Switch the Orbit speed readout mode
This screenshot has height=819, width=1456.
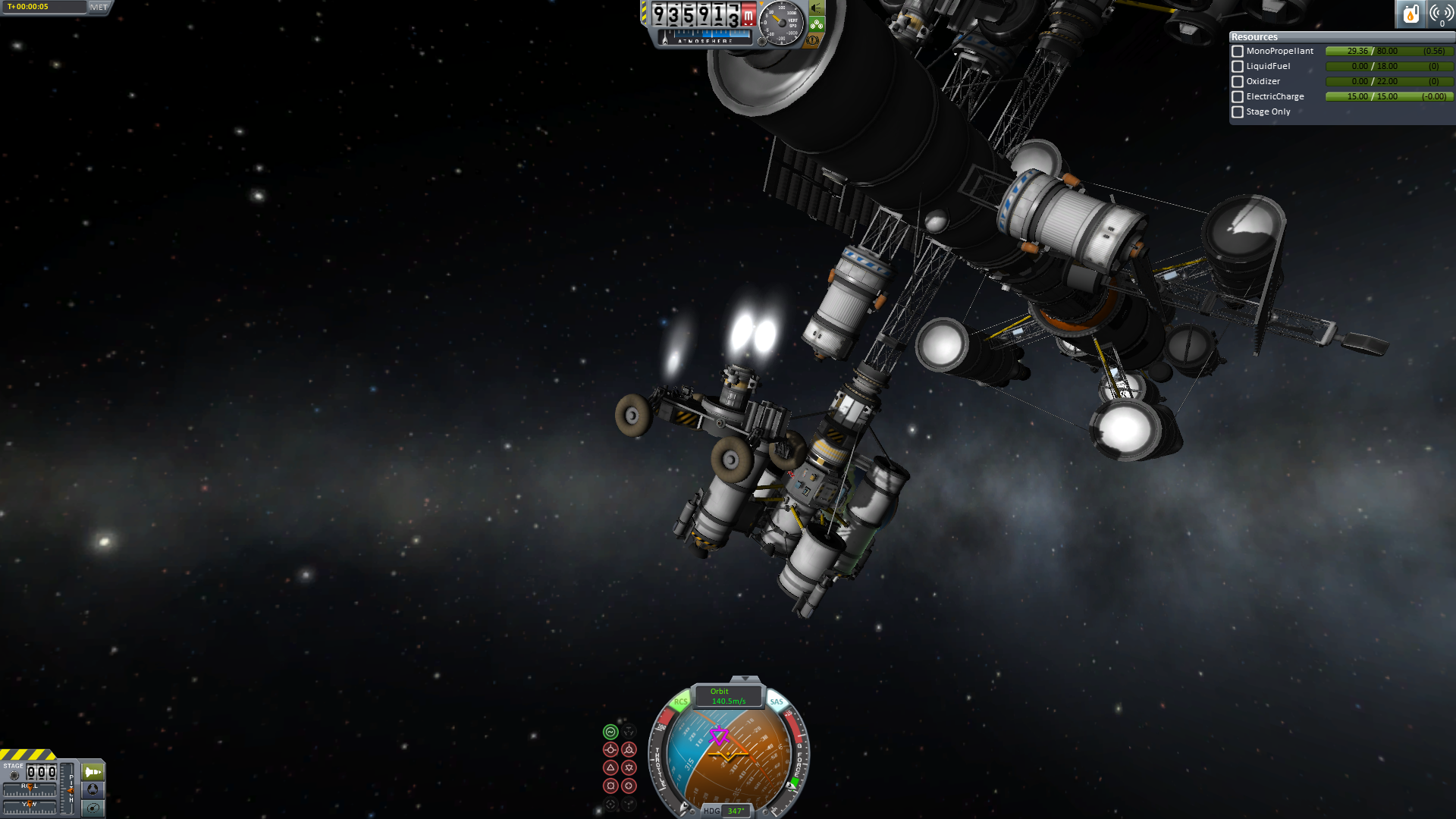click(x=728, y=696)
